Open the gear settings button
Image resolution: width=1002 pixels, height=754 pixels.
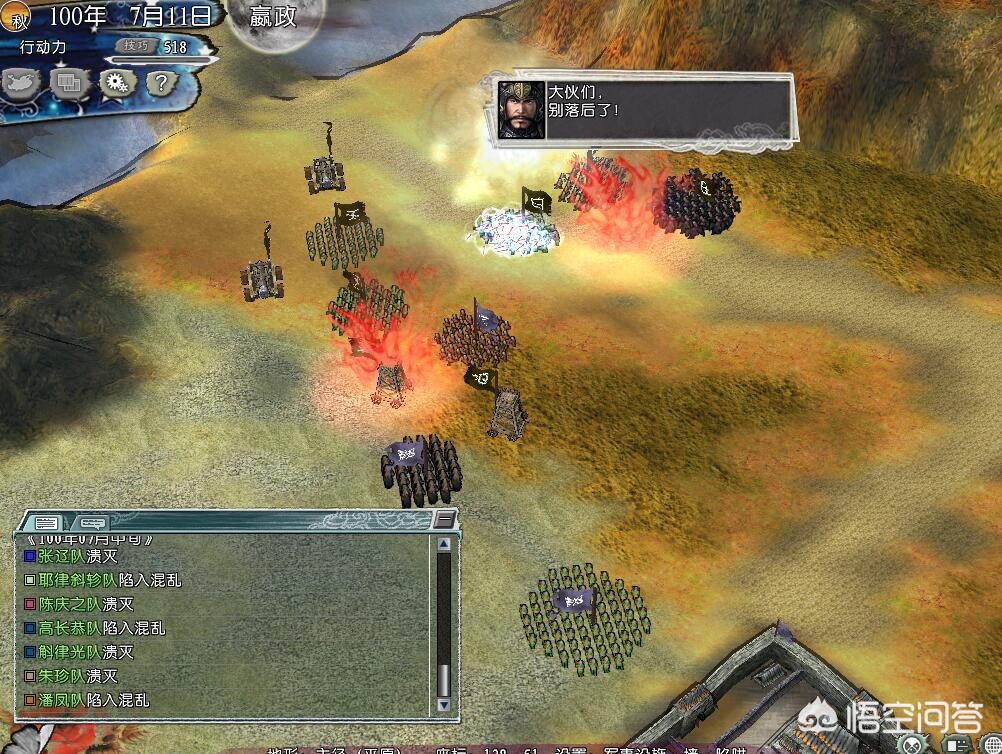tap(117, 83)
